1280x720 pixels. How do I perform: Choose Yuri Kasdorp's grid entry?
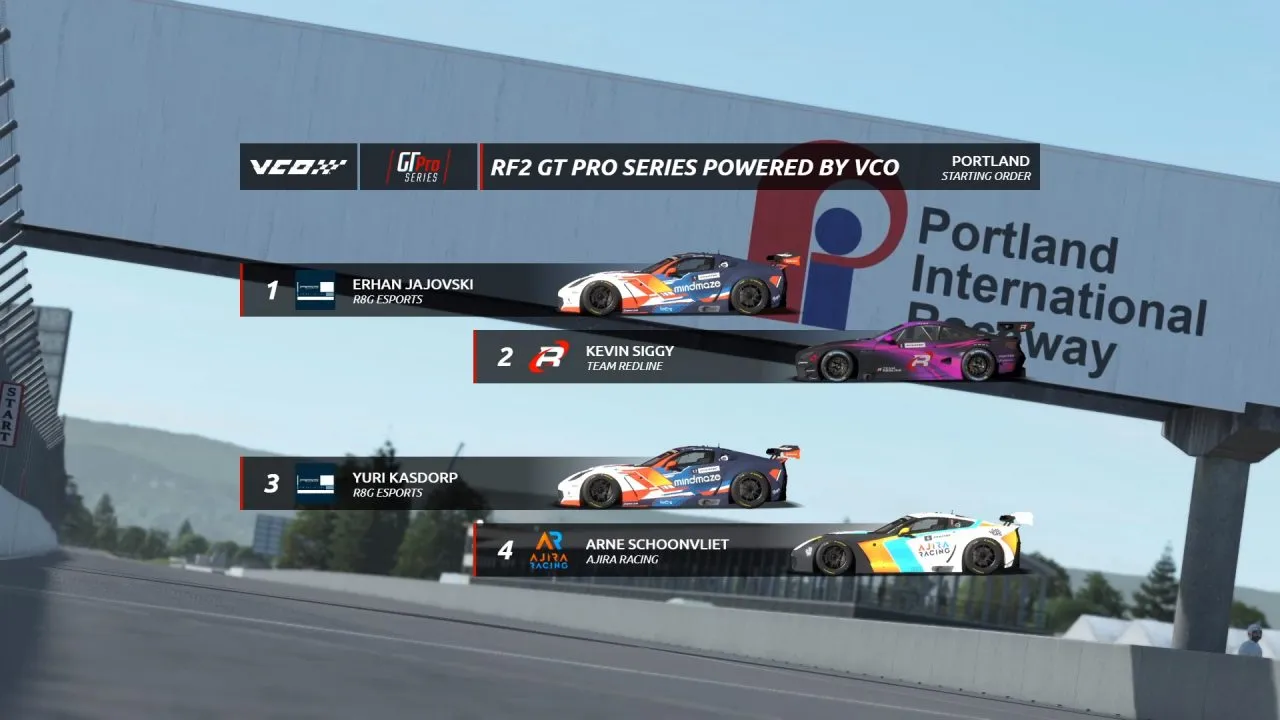(405, 484)
